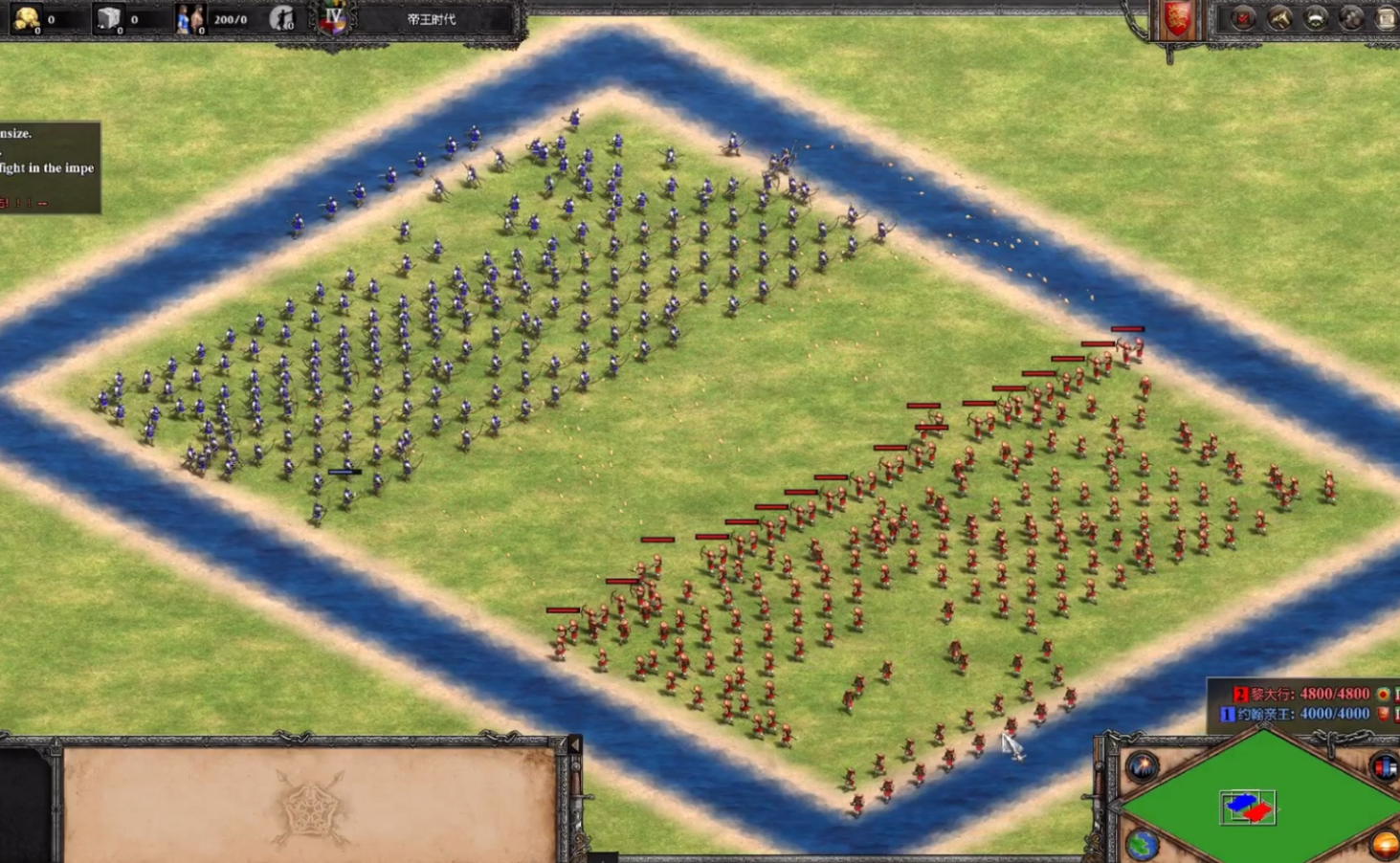Toggle the minimap colored banners button

pos(1385,767)
